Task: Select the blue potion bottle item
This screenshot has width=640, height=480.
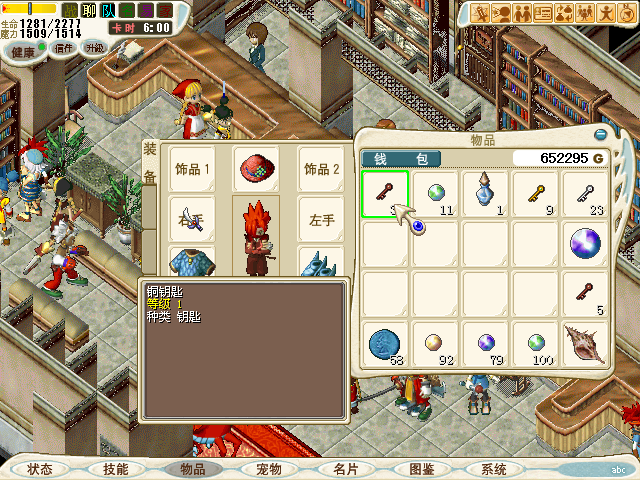Action: pos(485,192)
